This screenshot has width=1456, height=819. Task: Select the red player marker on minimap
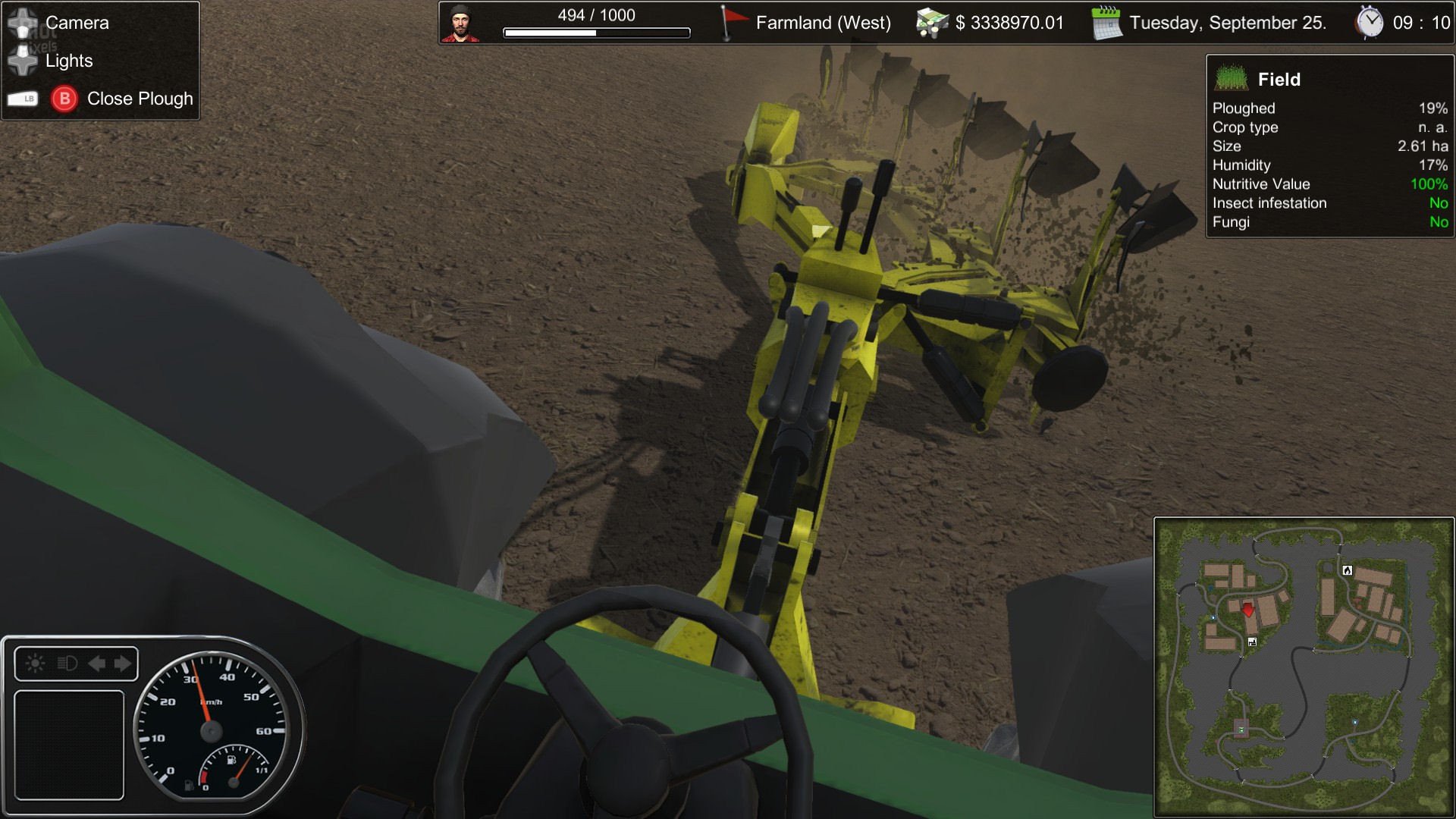(1248, 609)
